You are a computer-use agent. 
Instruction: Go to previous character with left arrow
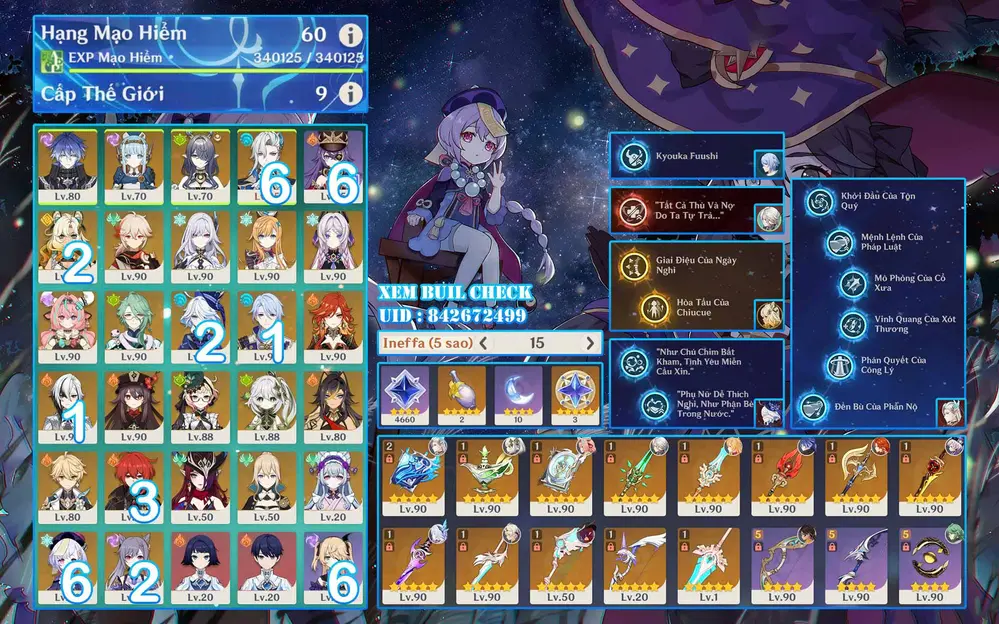(x=483, y=343)
